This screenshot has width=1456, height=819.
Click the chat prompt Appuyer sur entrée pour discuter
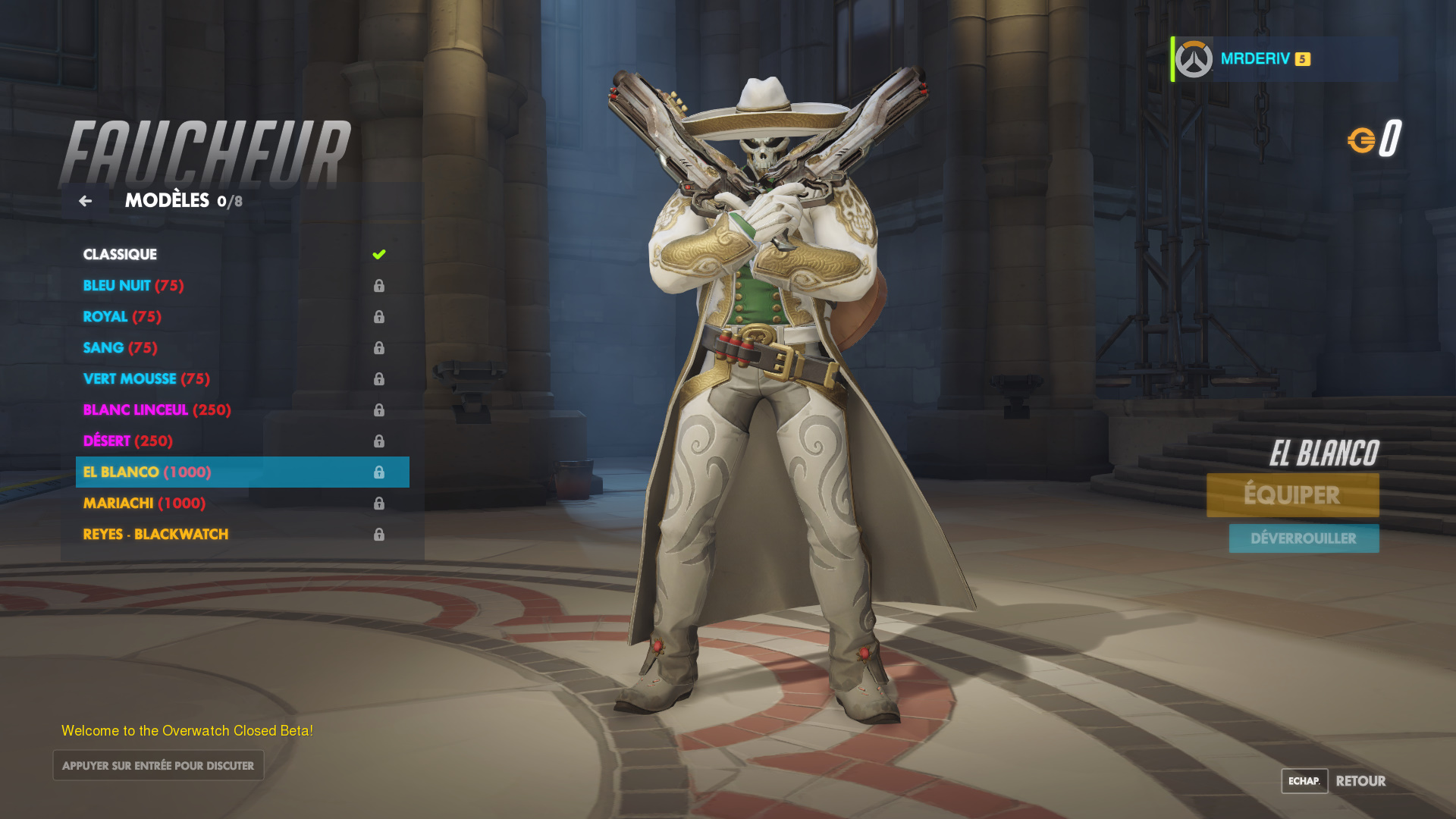[x=158, y=765]
